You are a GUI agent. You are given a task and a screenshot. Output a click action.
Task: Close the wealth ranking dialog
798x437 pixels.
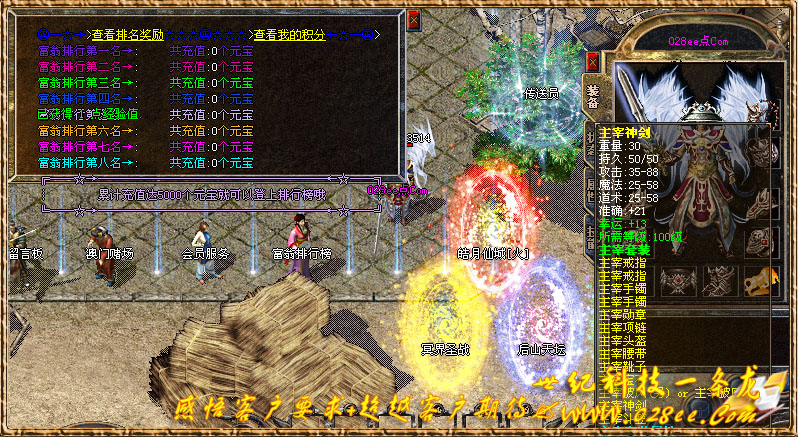click(414, 20)
